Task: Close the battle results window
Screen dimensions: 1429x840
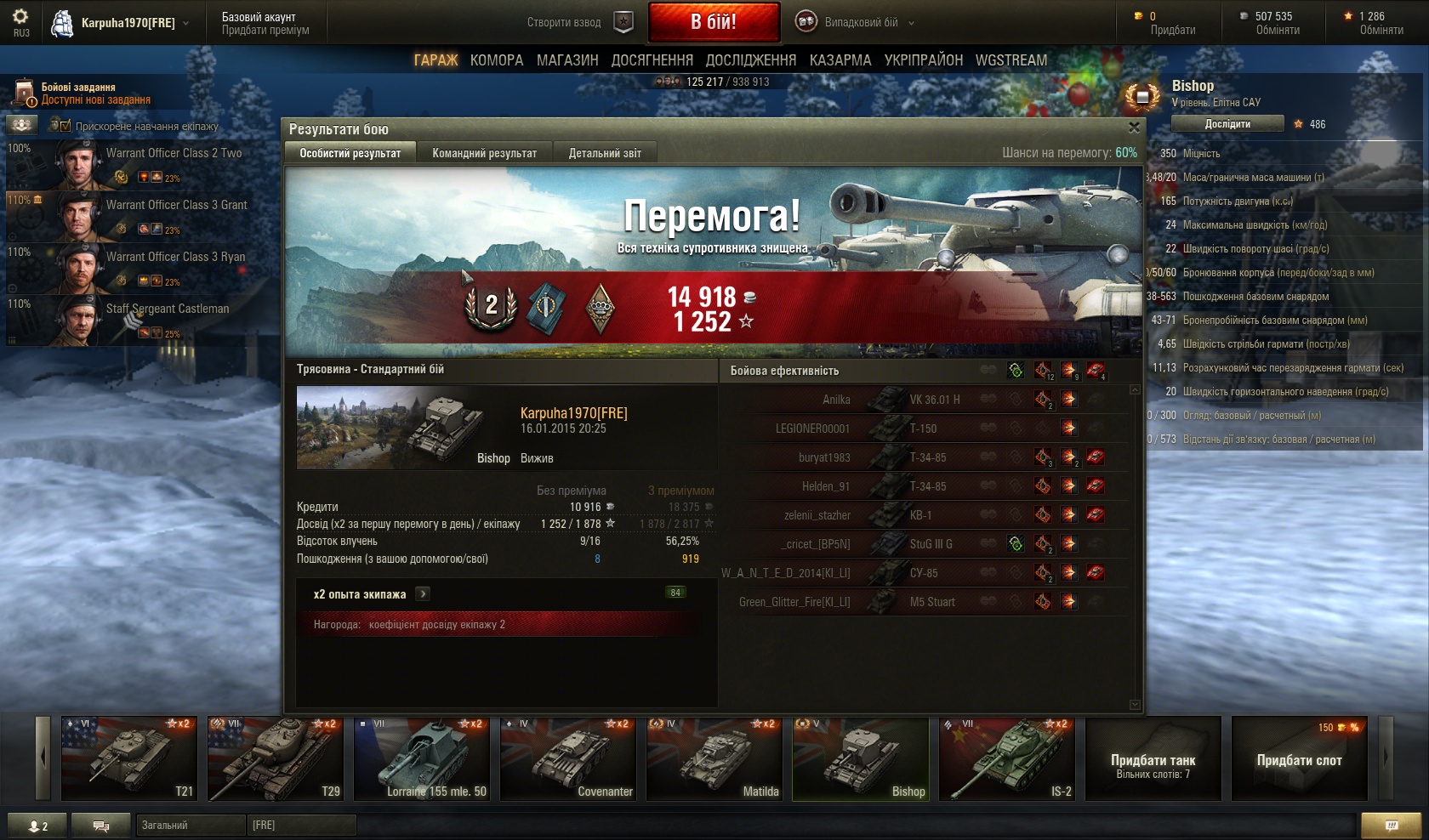Action: [1133, 128]
